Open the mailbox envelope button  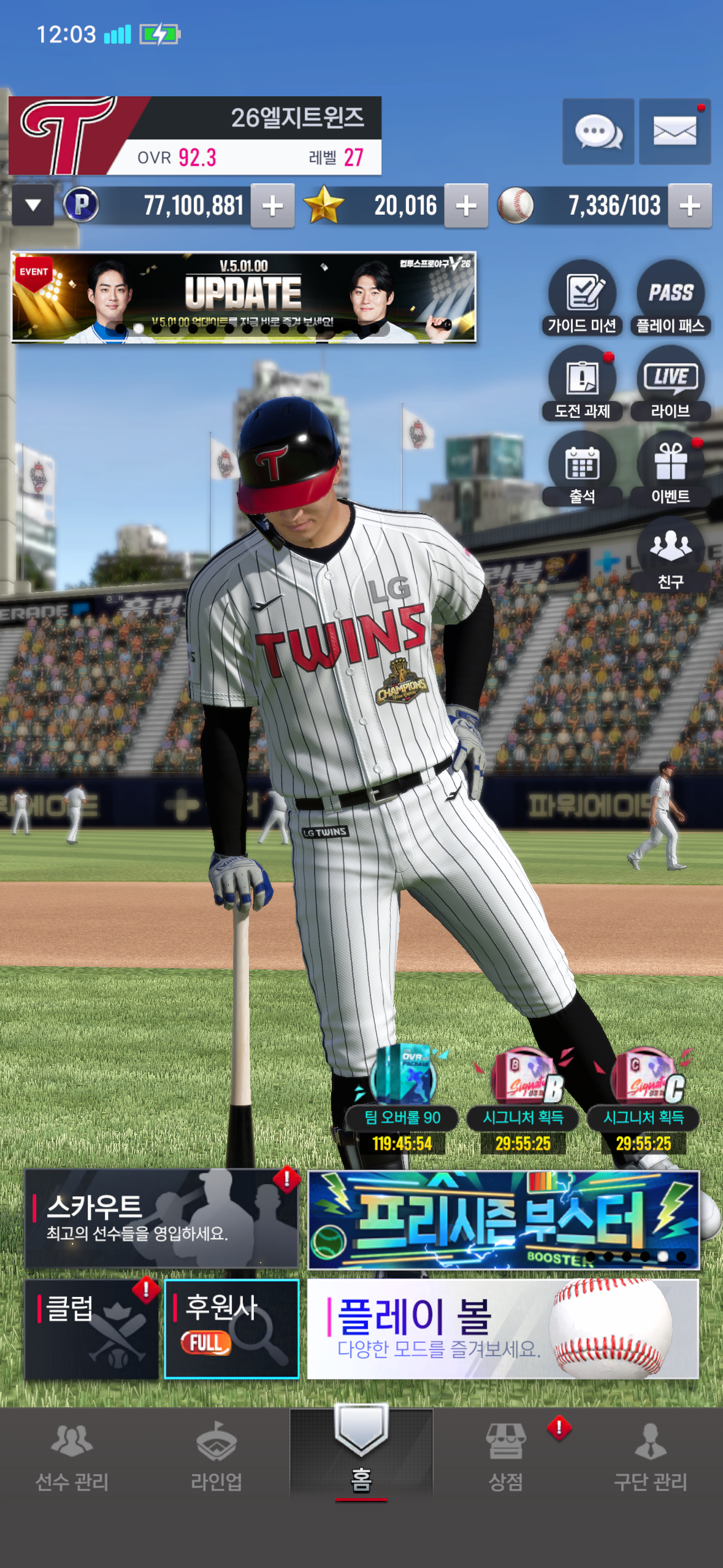[x=675, y=131]
